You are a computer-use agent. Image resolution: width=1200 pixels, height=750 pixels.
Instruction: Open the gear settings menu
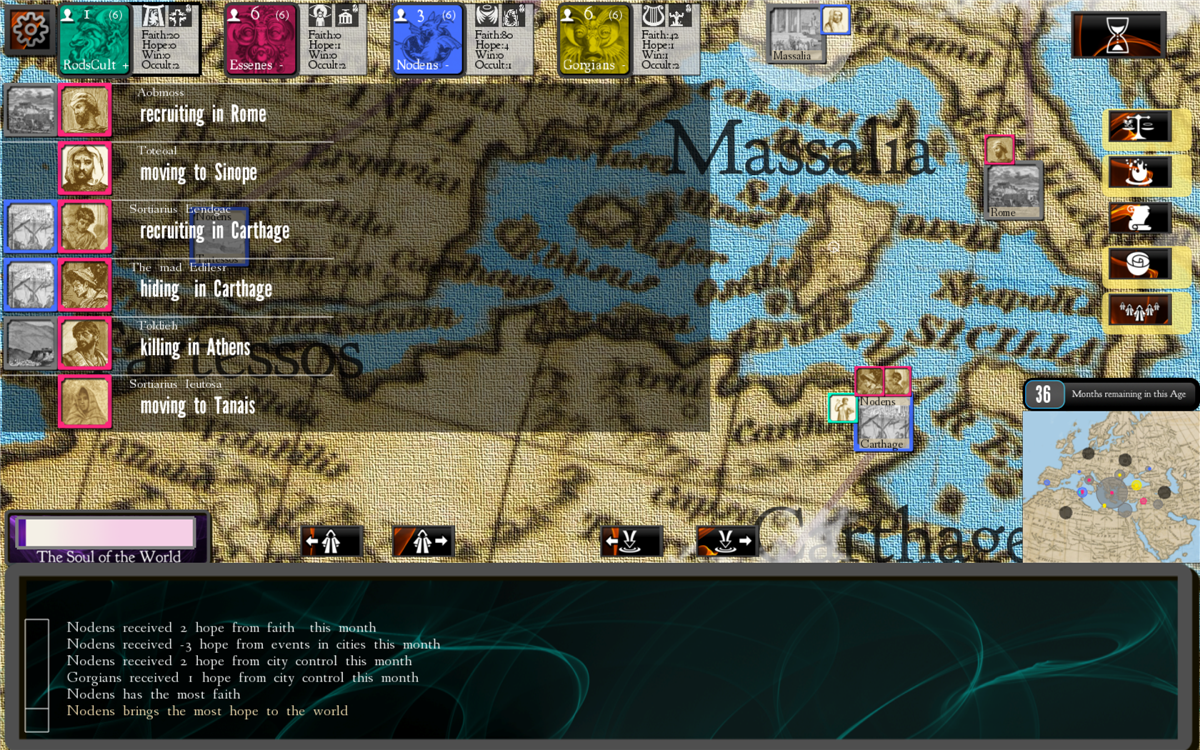[29, 30]
